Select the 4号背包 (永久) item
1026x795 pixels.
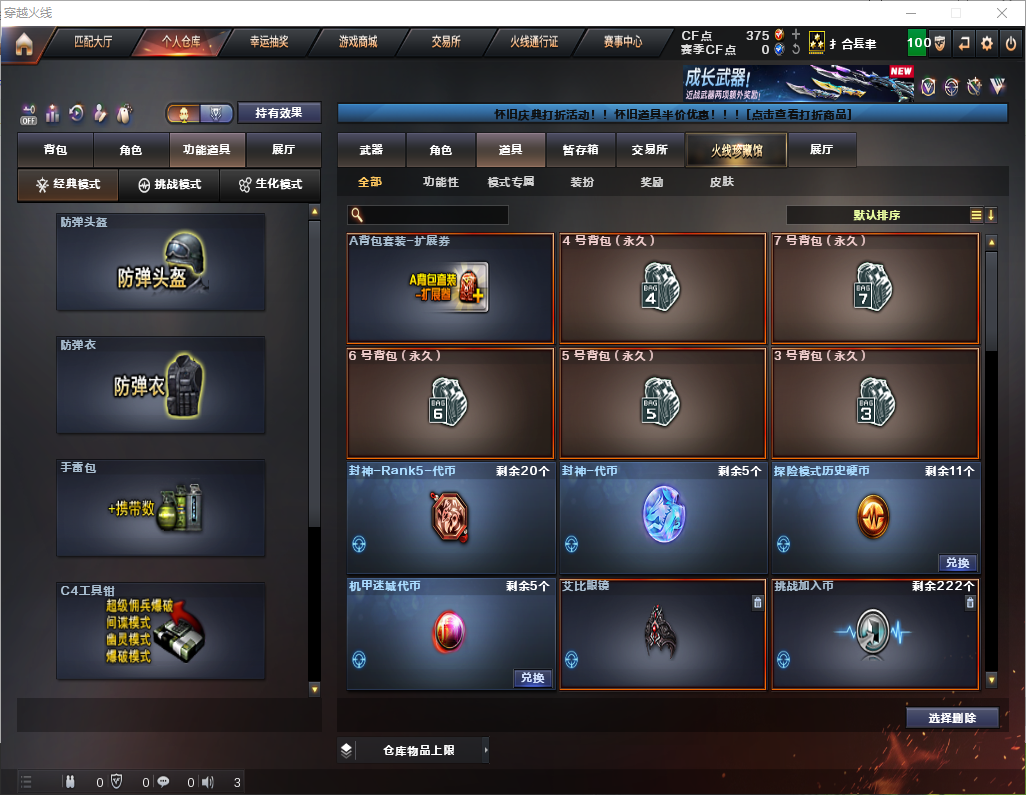point(662,290)
